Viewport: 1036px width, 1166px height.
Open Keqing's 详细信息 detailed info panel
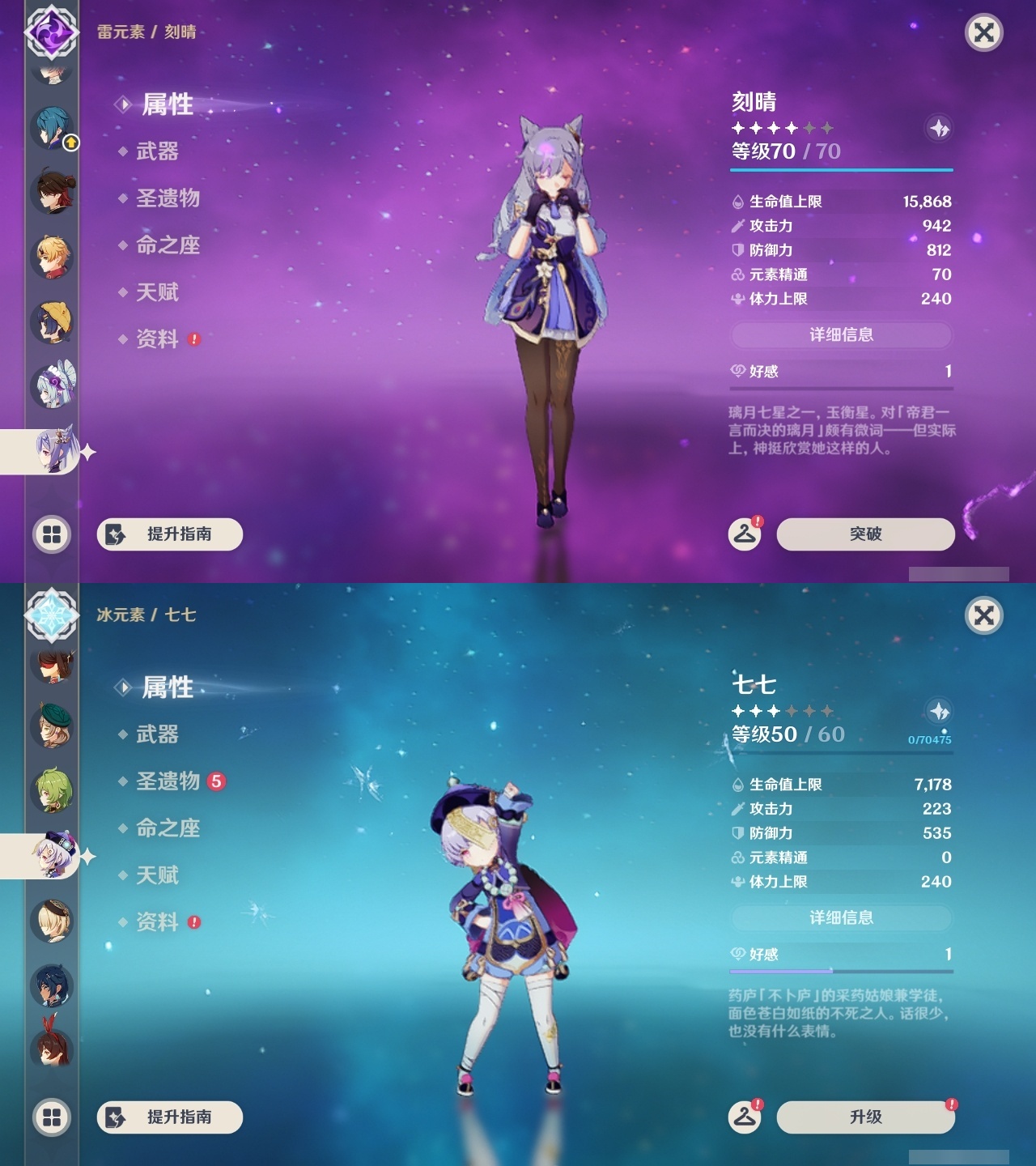coord(842,334)
